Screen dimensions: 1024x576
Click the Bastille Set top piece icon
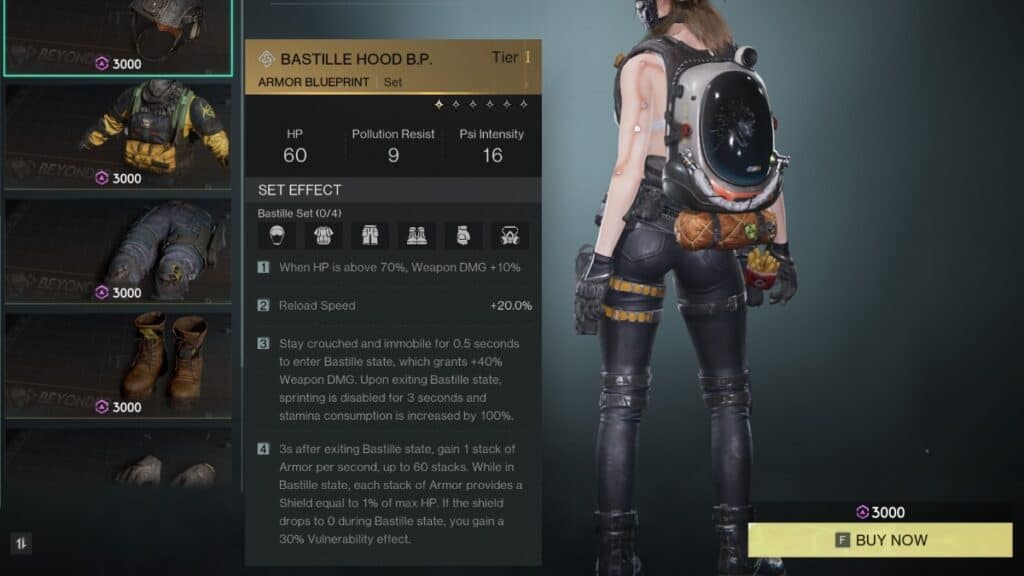click(x=323, y=236)
